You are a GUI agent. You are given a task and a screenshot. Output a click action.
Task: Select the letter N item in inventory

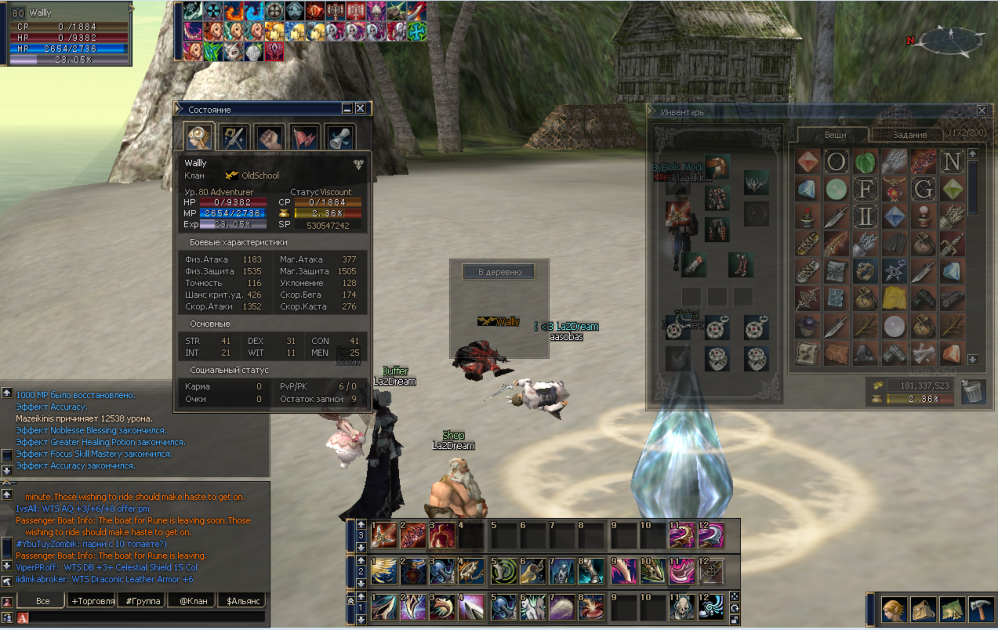pos(952,162)
